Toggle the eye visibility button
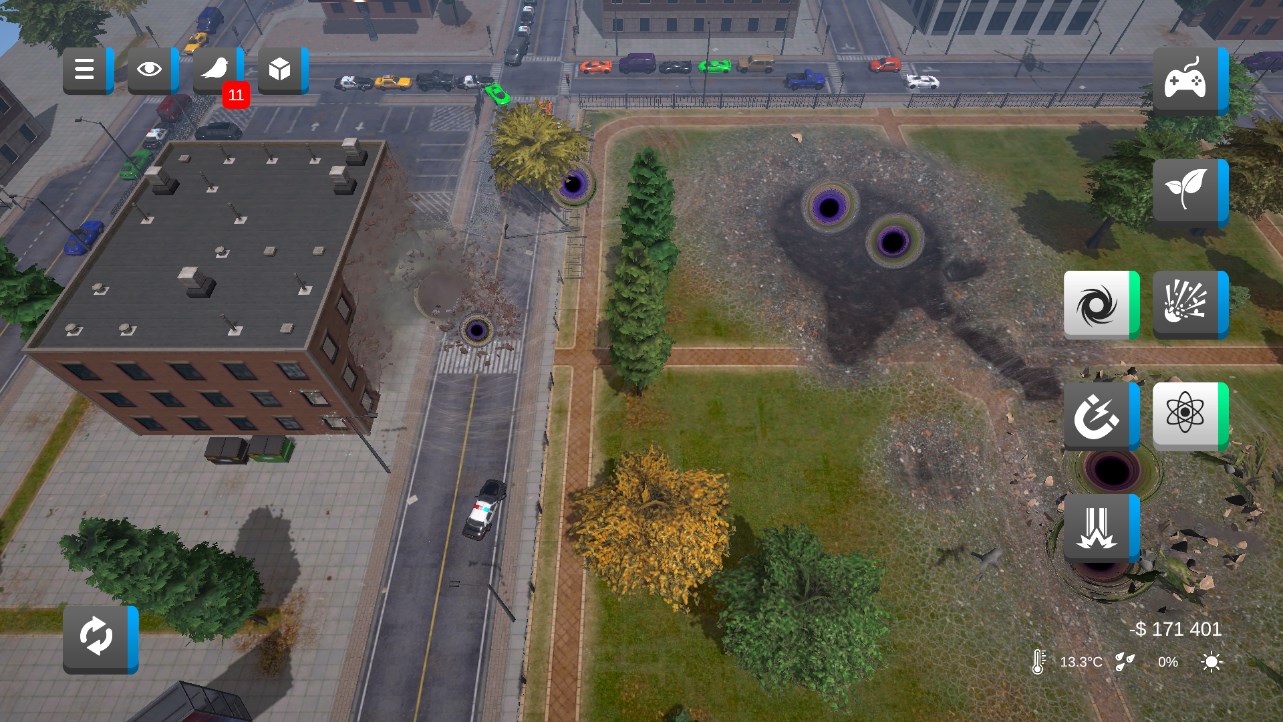This screenshot has height=722, width=1283. [151, 70]
